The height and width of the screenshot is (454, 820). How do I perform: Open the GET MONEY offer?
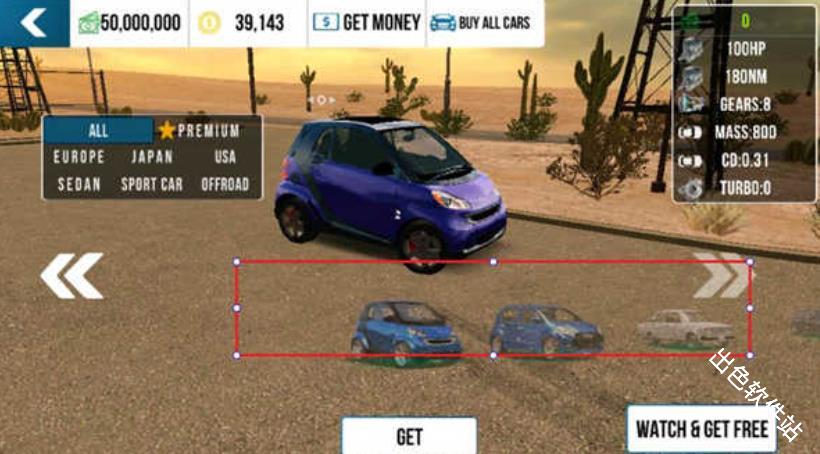[x=367, y=22]
